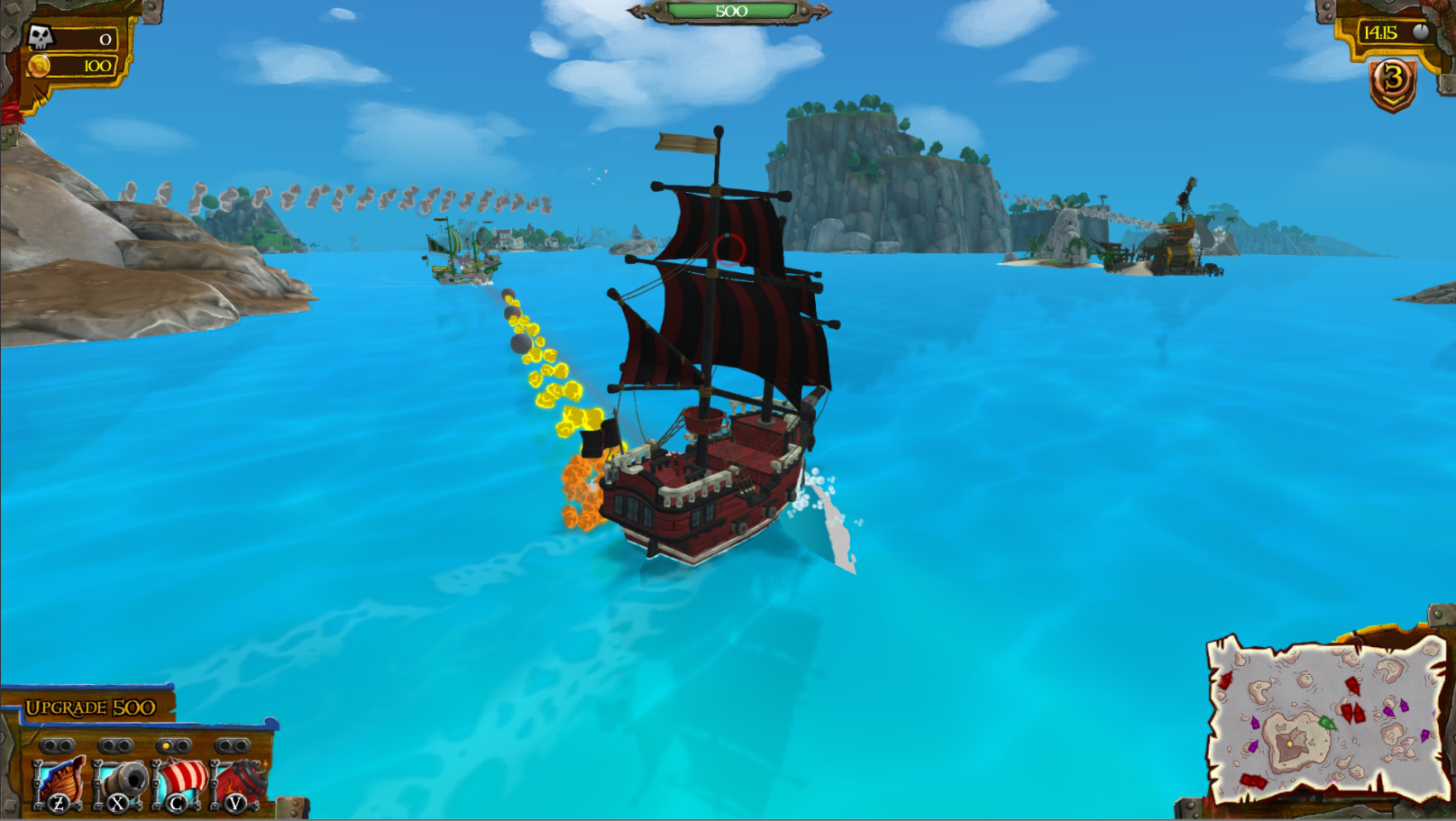Toggle an indicator dot above the powder keg slot
Image resolution: width=1456 pixels, height=821 pixels.
pos(221,746)
